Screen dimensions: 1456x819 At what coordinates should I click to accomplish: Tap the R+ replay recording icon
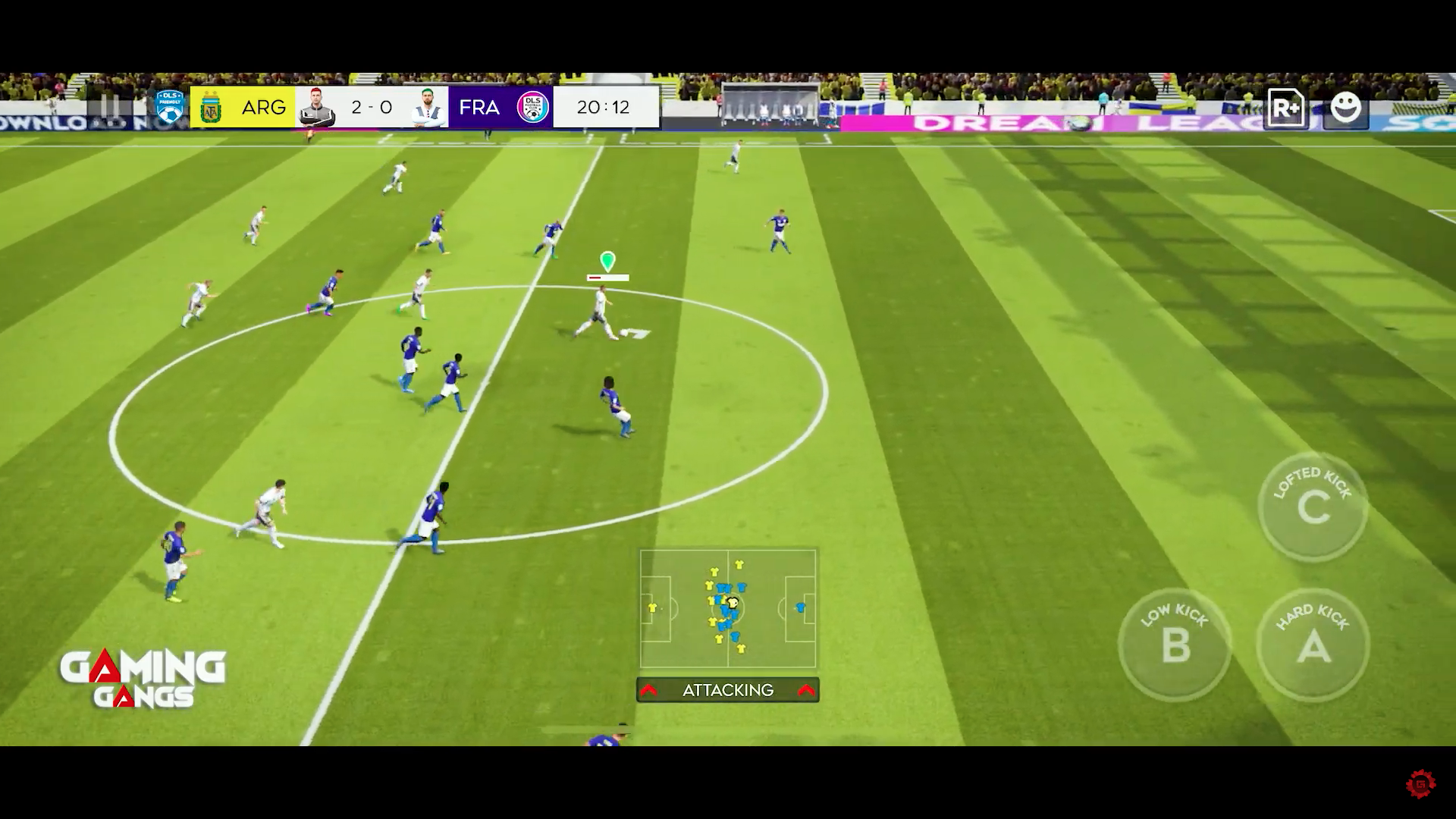click(1287, 107)
